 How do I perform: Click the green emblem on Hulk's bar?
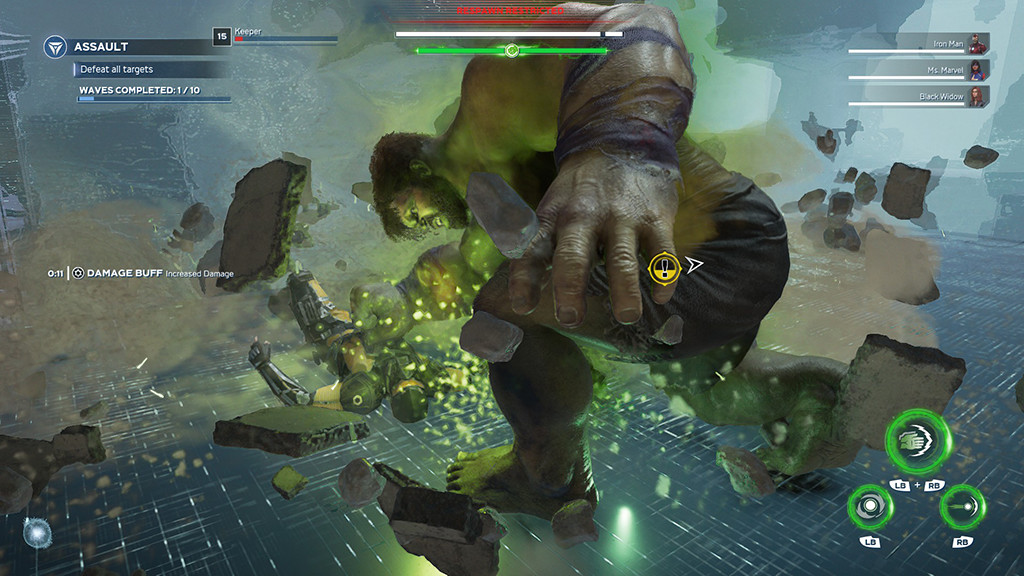(x=512, y=50)
